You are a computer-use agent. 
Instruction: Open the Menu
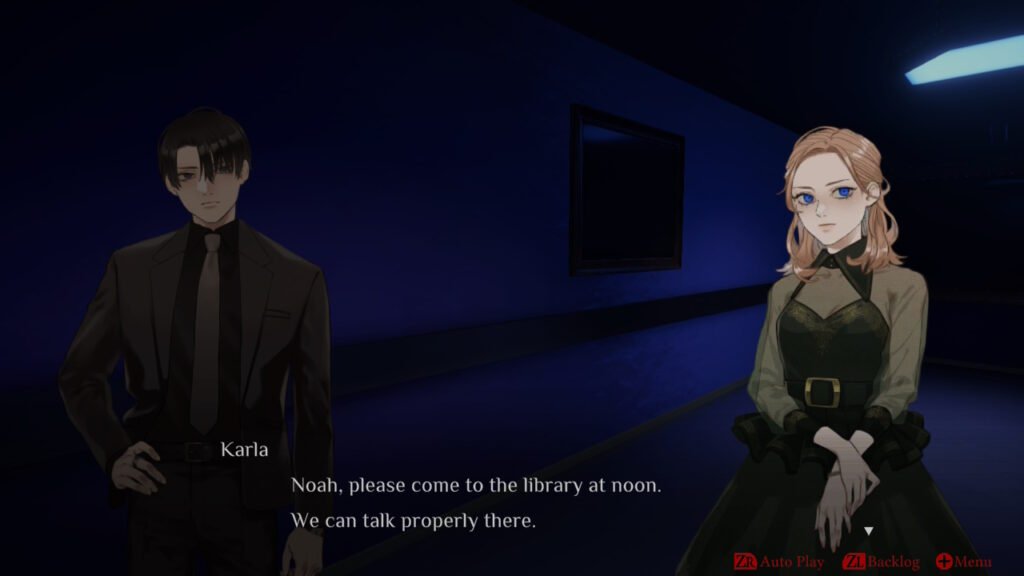(964, 562)
